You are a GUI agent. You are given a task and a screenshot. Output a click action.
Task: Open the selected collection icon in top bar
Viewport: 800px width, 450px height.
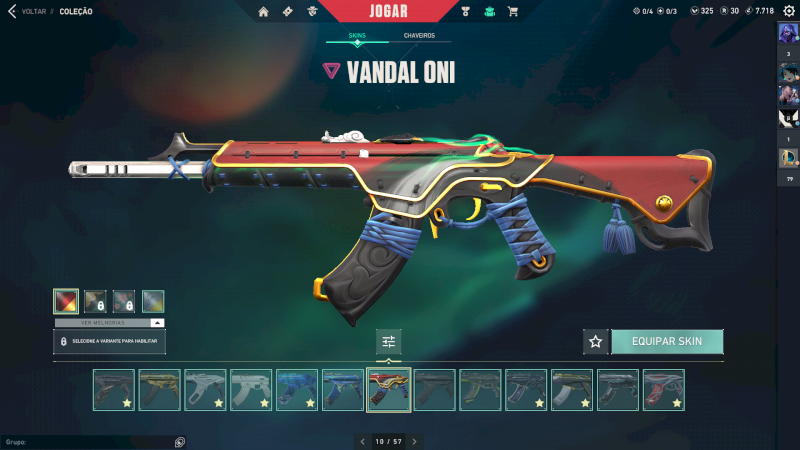click(489, 12)
